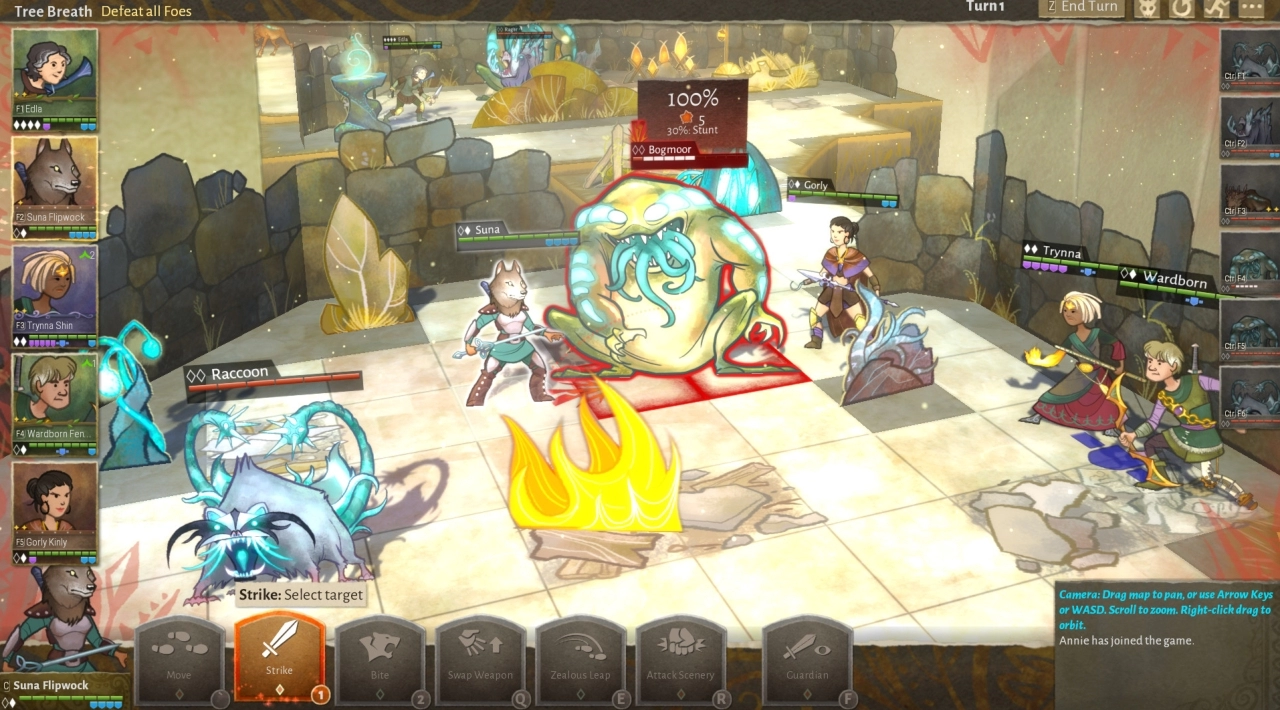Screen dimensions: 1280x710
Task: Select Gorly Kinly's party portrait
Action: 55,507
